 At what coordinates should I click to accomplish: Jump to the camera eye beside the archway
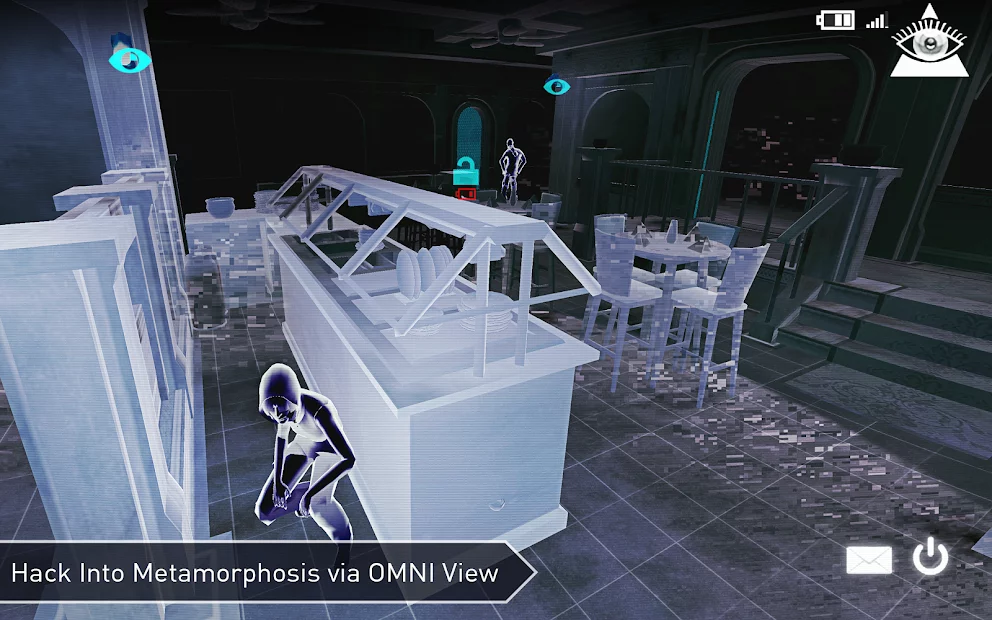(556, 87)
